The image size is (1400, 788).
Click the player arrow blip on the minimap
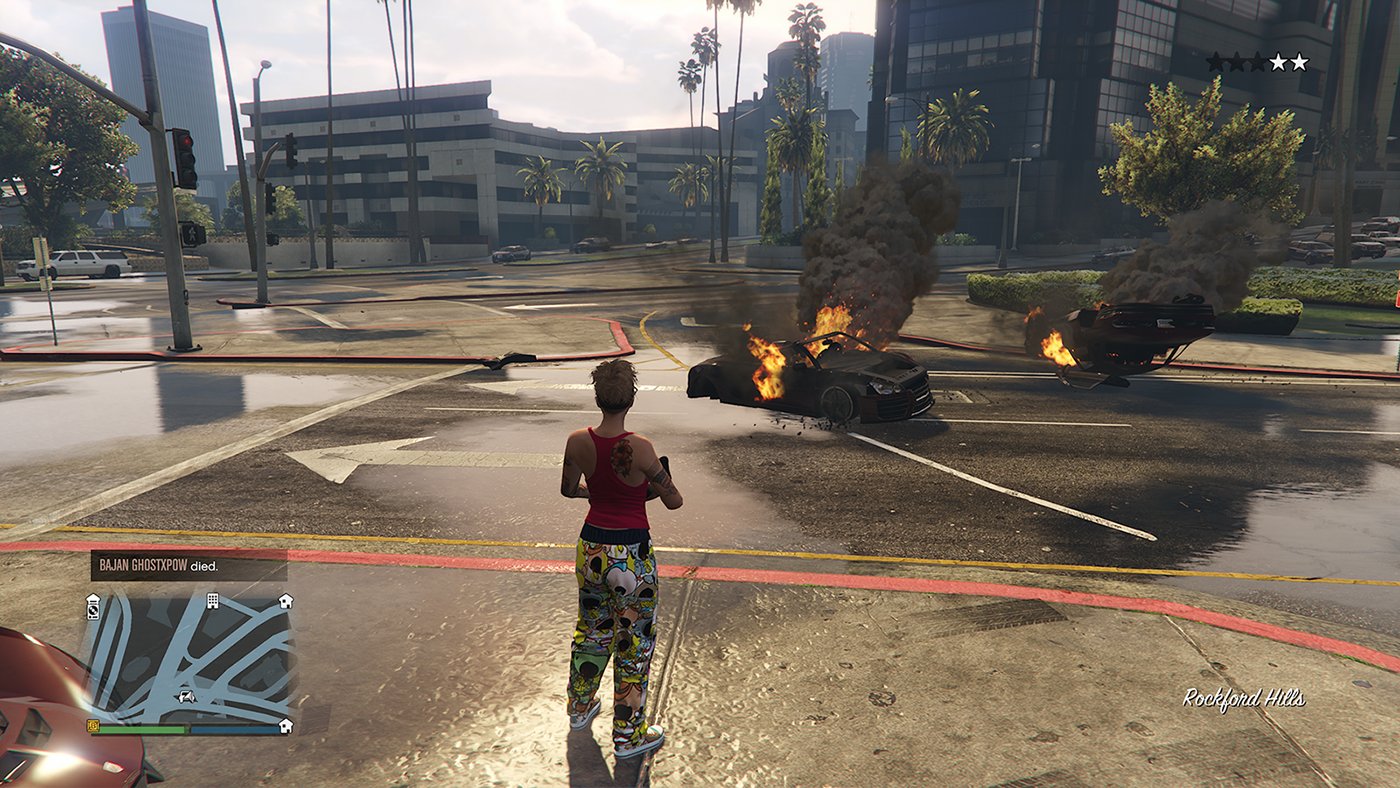point(185,698)
